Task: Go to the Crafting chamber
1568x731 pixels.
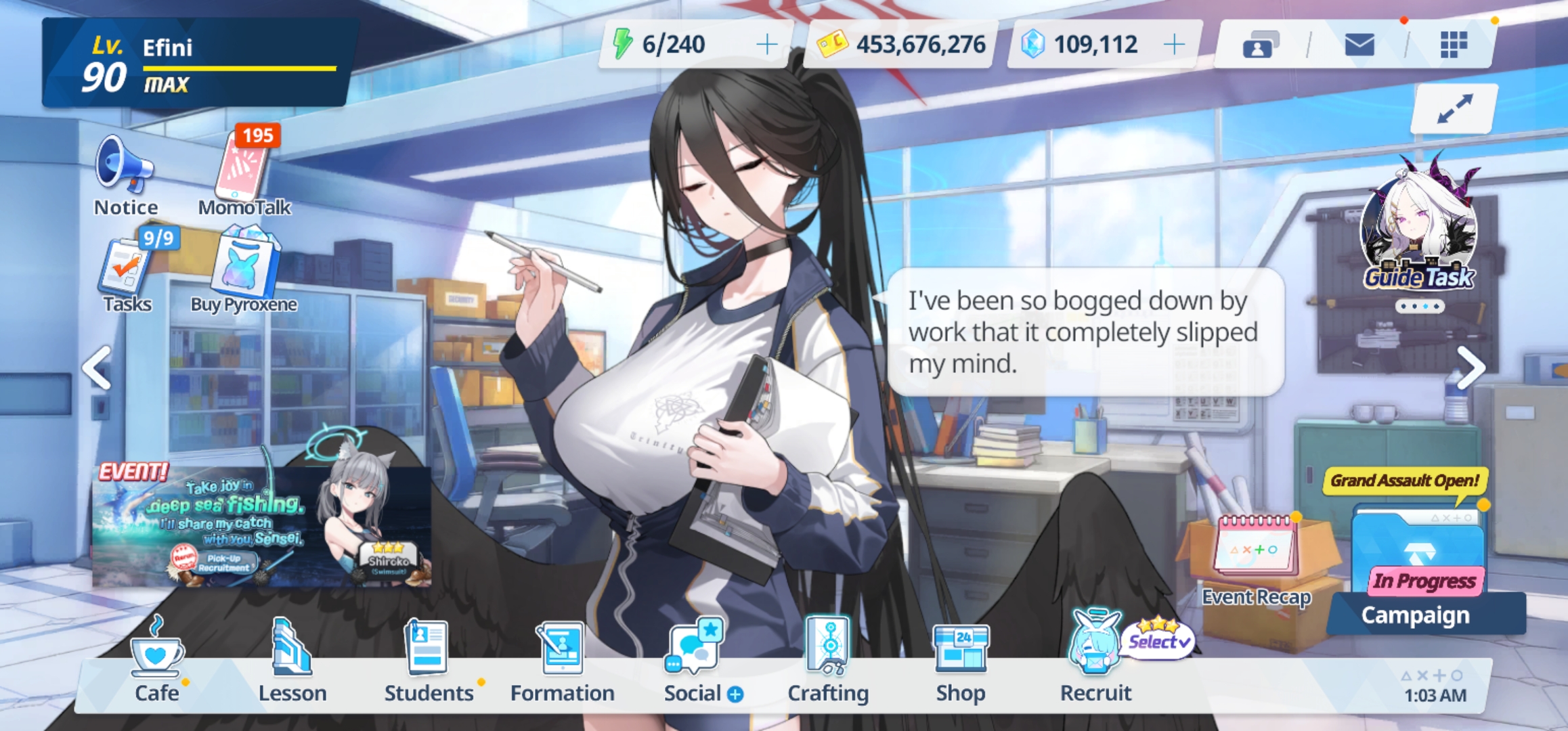Action: point(828,660)
